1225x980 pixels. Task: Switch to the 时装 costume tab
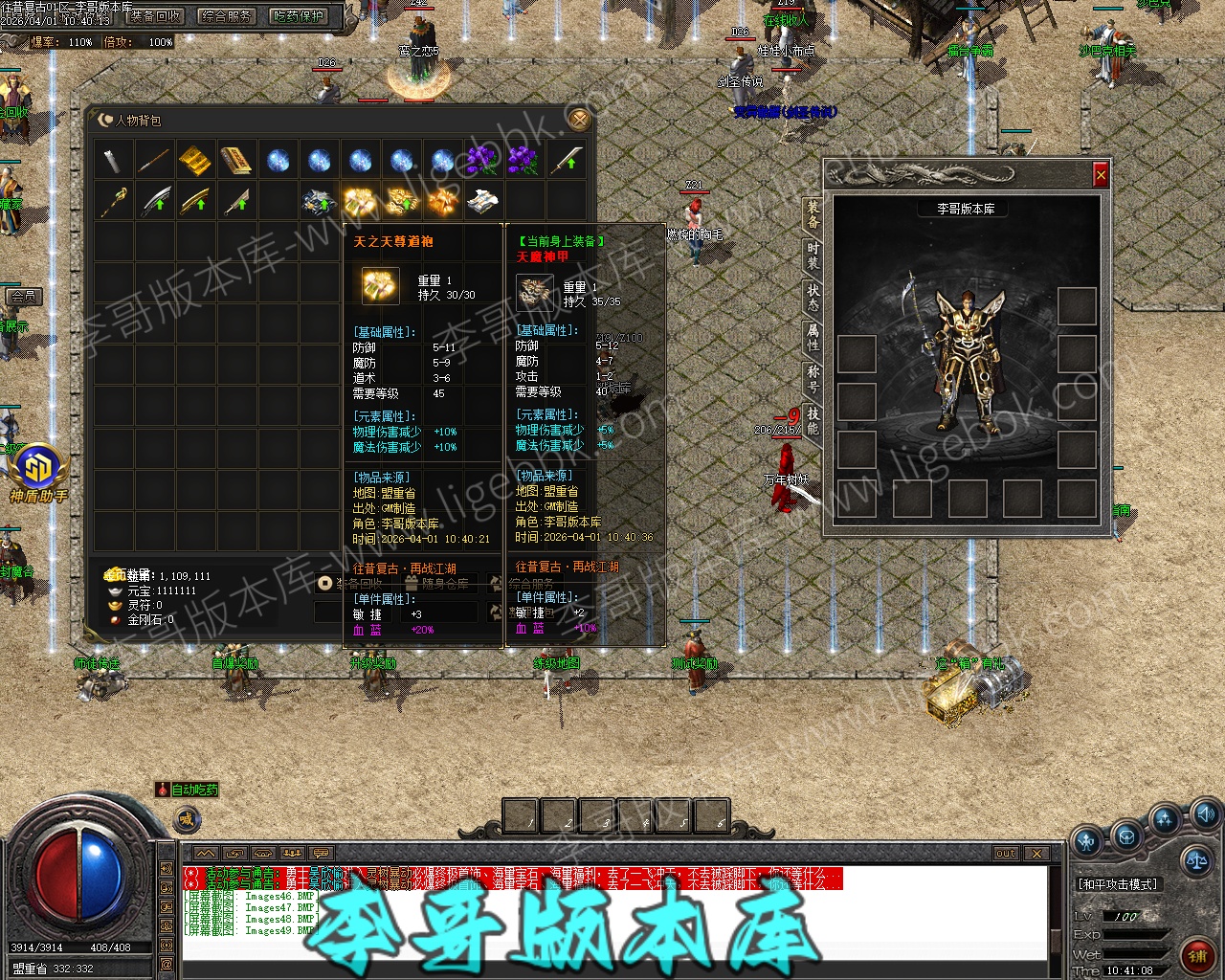[x=813, y=256]
